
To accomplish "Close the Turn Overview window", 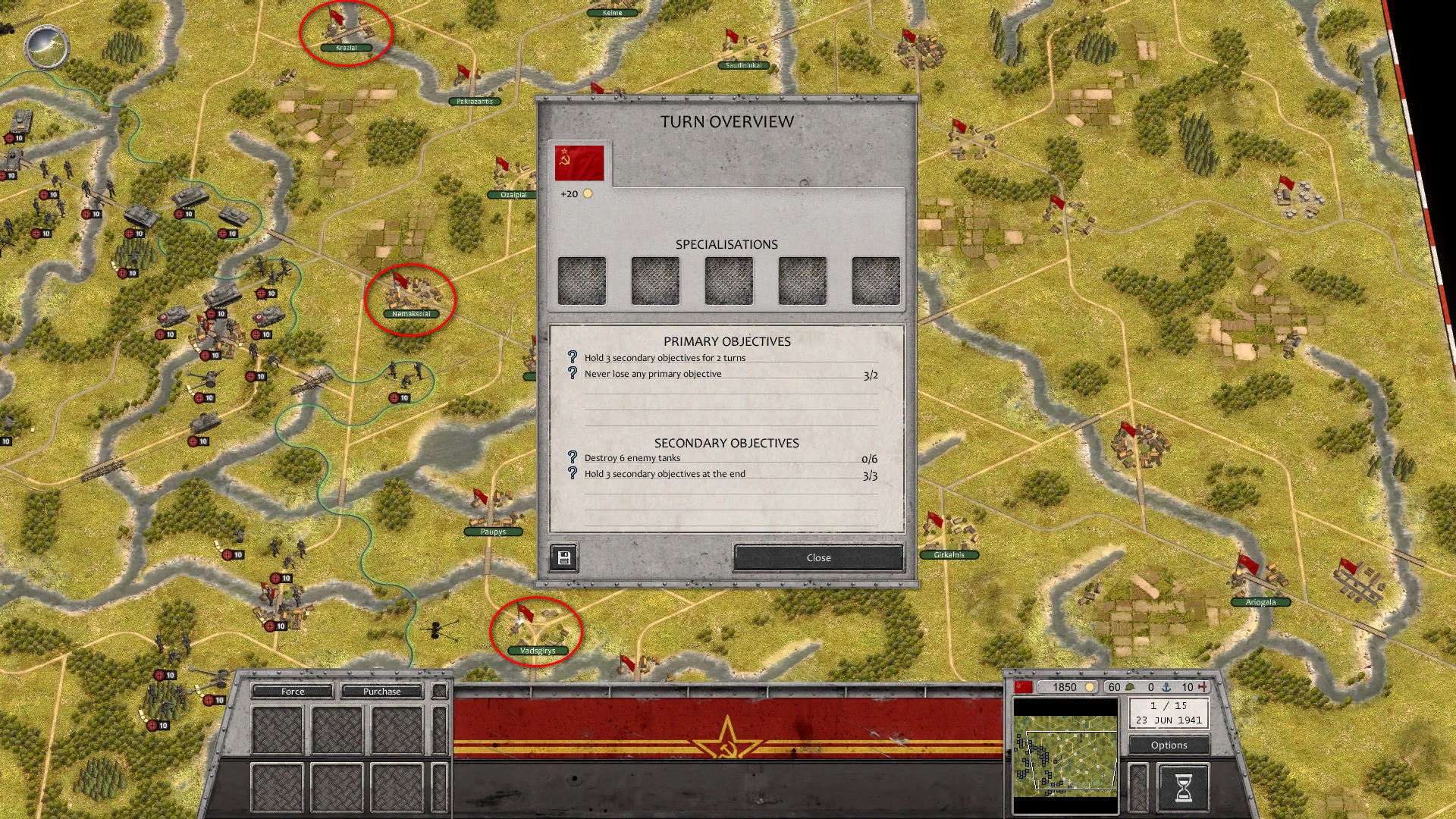I will [x=817, y=557].
